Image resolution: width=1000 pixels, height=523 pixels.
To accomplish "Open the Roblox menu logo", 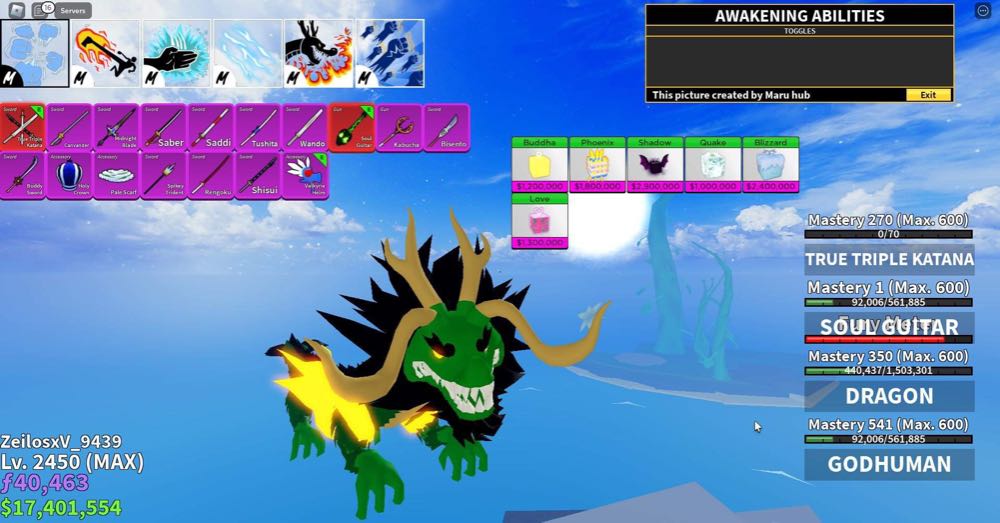I will [16, 10].
